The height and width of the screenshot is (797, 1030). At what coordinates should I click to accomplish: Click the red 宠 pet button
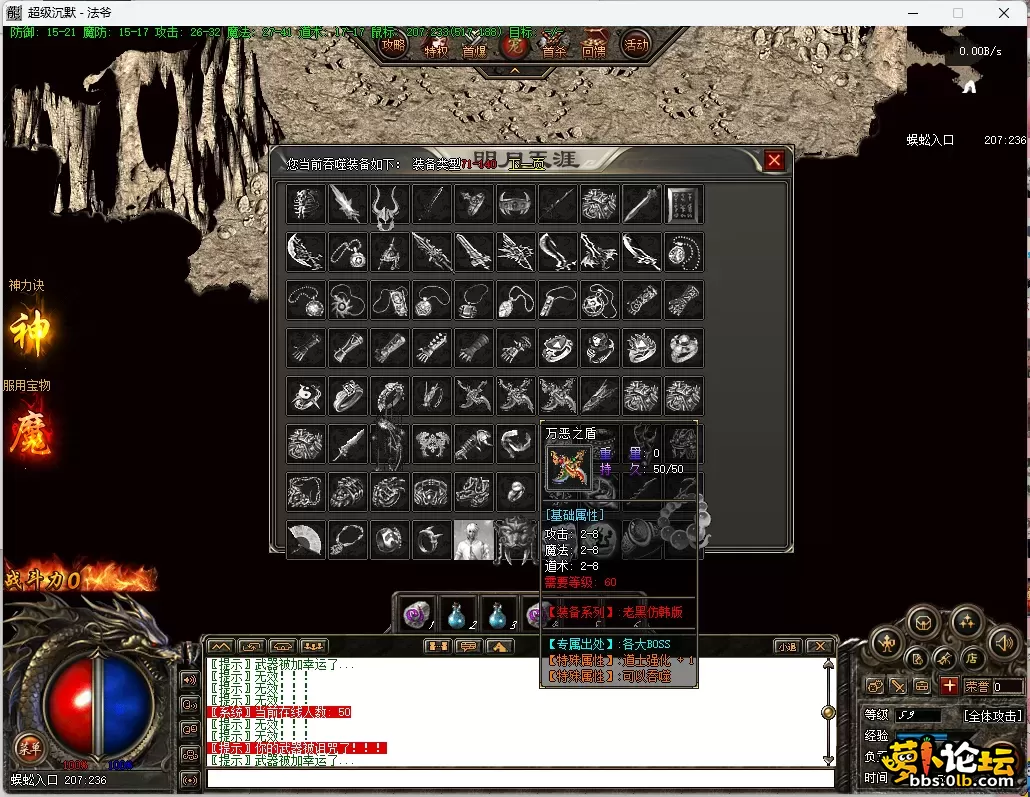pyautogui.click(x=514, y=45)
